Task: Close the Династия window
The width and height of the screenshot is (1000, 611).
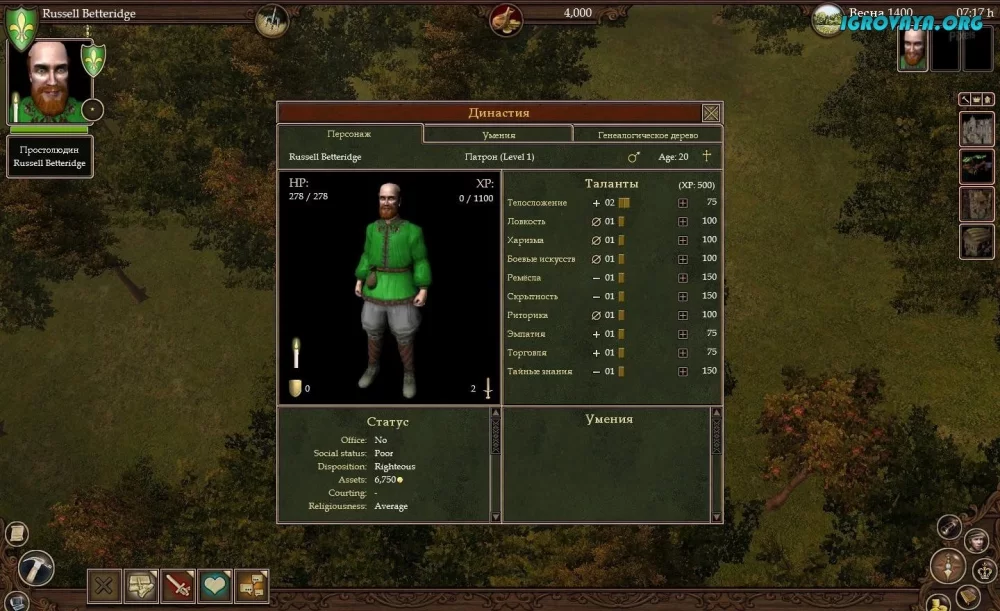Action: [711, 113]
